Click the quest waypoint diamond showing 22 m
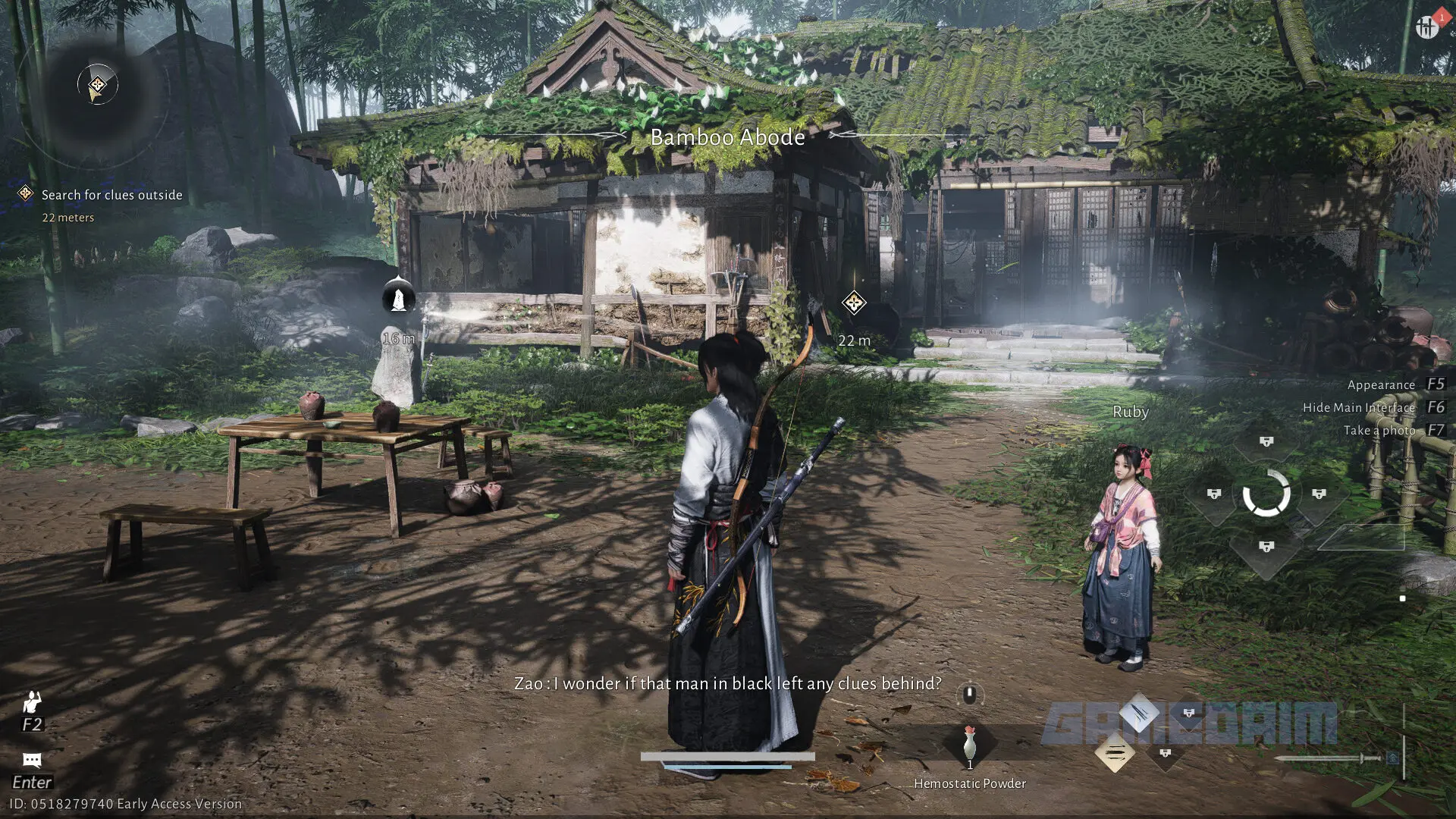Screen dimensions: 1456x819 pyautogui.click(x=854, y=303)
